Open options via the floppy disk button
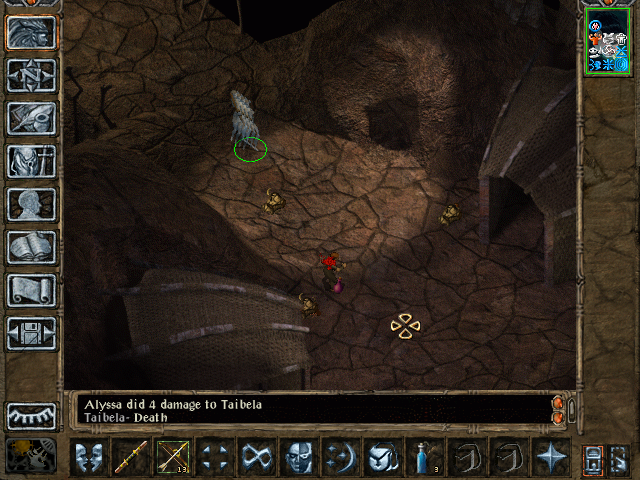This screenshot has width=640, height=480. [31, 333]
